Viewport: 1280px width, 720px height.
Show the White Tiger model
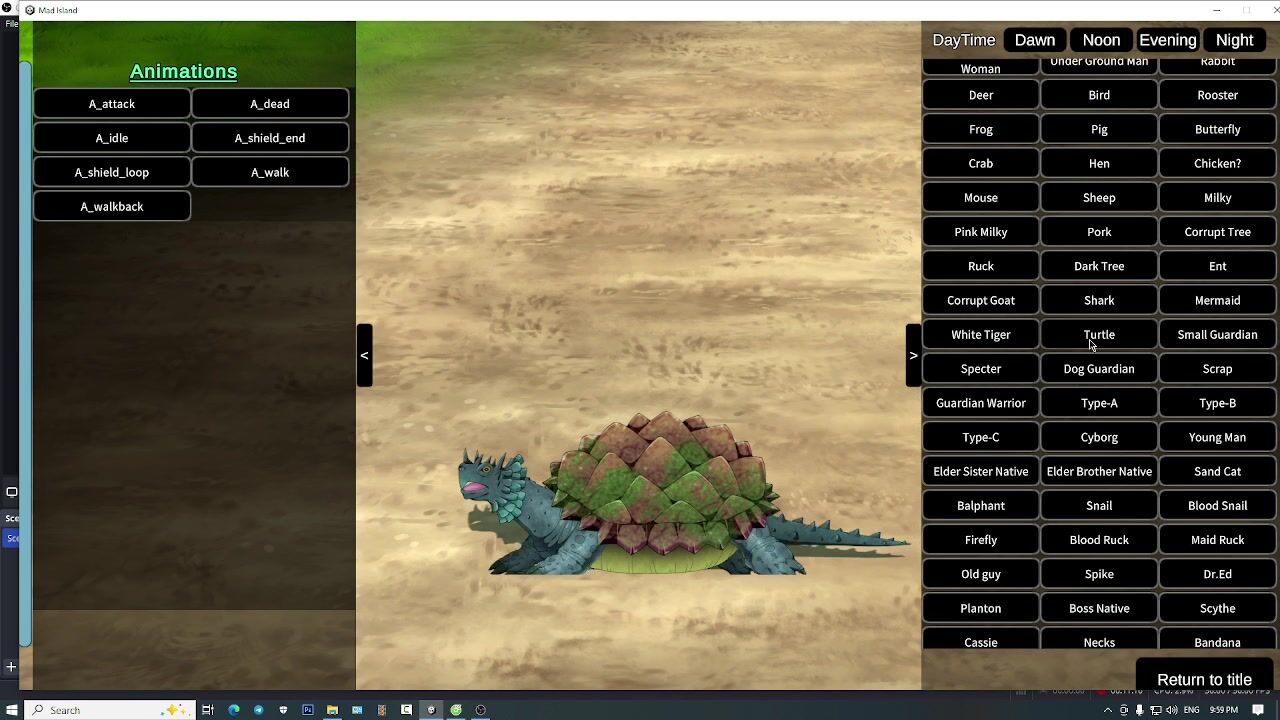980,335
